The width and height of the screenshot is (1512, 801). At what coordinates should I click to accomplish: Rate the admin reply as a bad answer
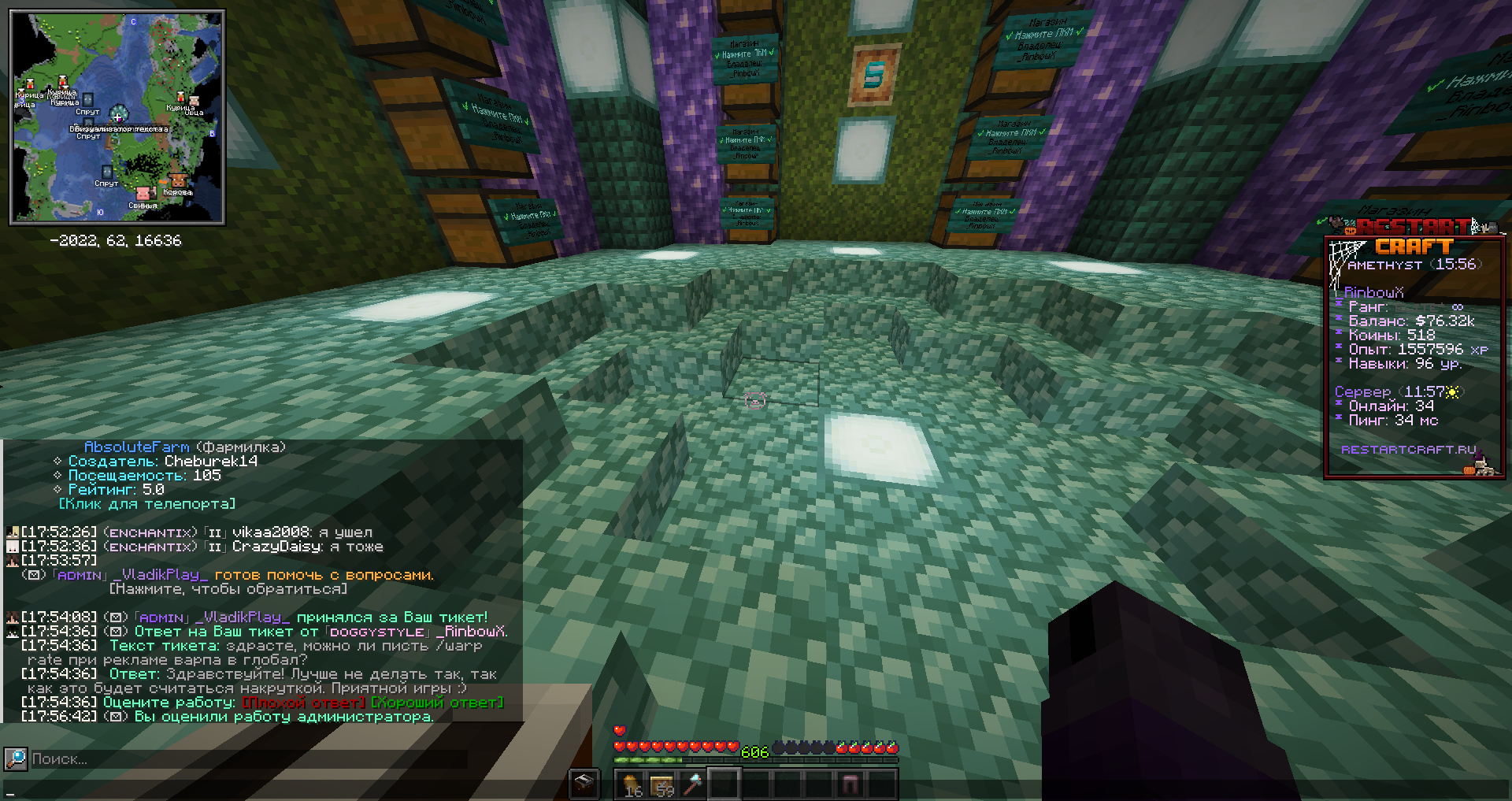pyautogui.click(x=303, y=703)
